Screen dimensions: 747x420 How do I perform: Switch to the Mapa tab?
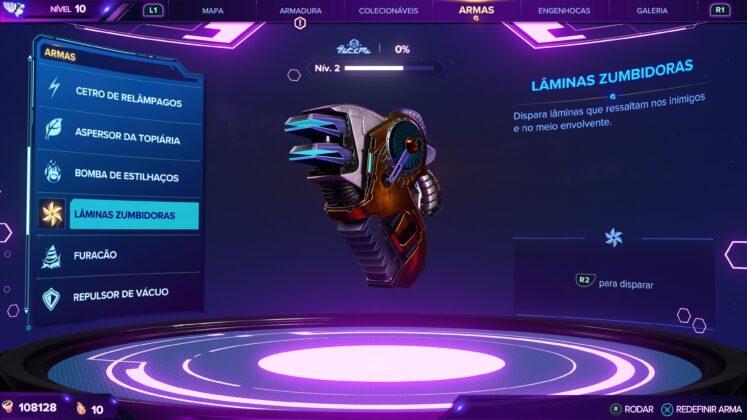click(x=212, y=10)
